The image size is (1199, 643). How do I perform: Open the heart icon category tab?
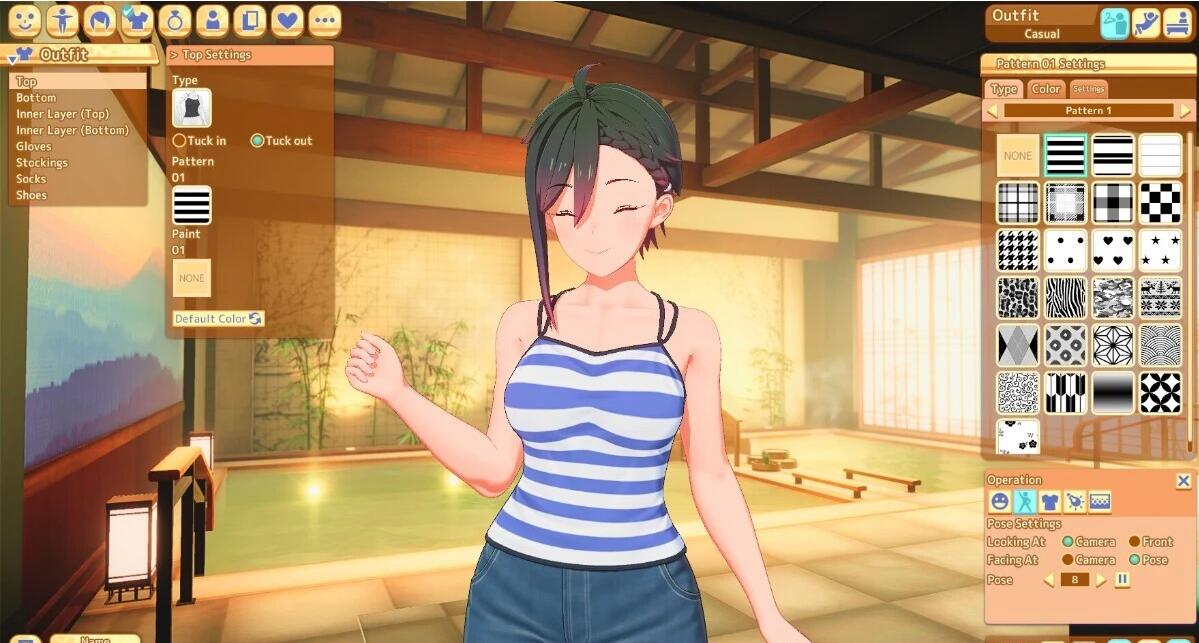click(287, 20)
